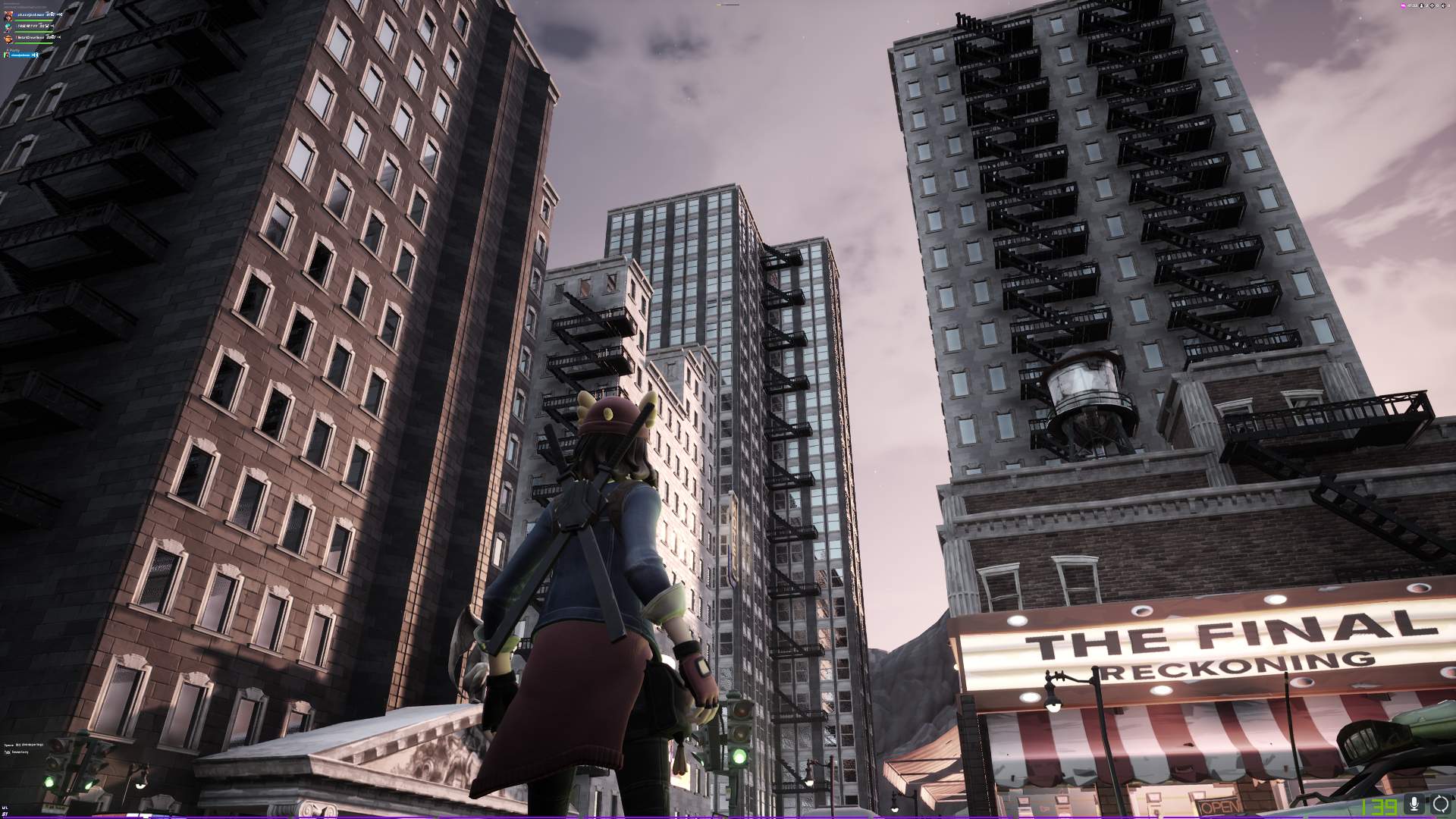Click the first diamond compass icon top-right

(1432, 5)
